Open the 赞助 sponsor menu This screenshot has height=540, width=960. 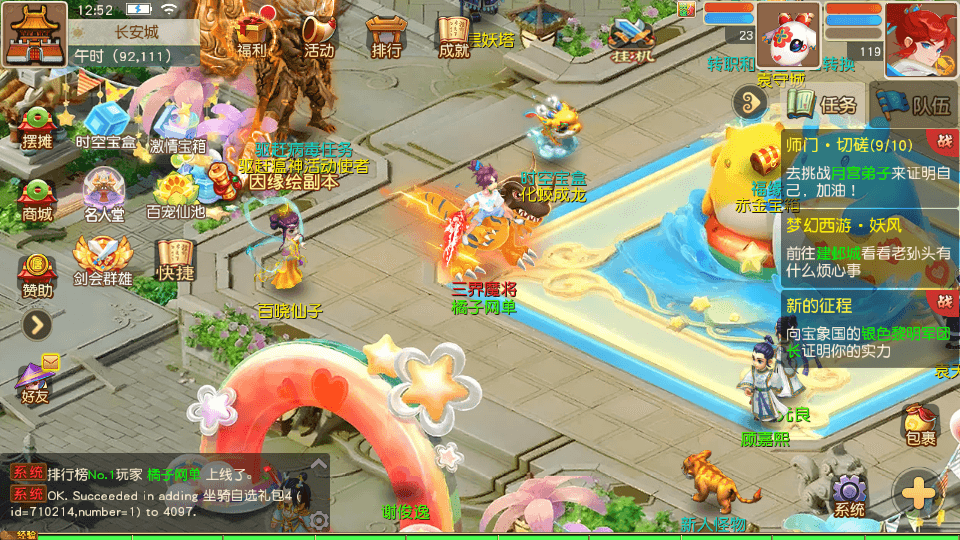[x=36, y=274]
